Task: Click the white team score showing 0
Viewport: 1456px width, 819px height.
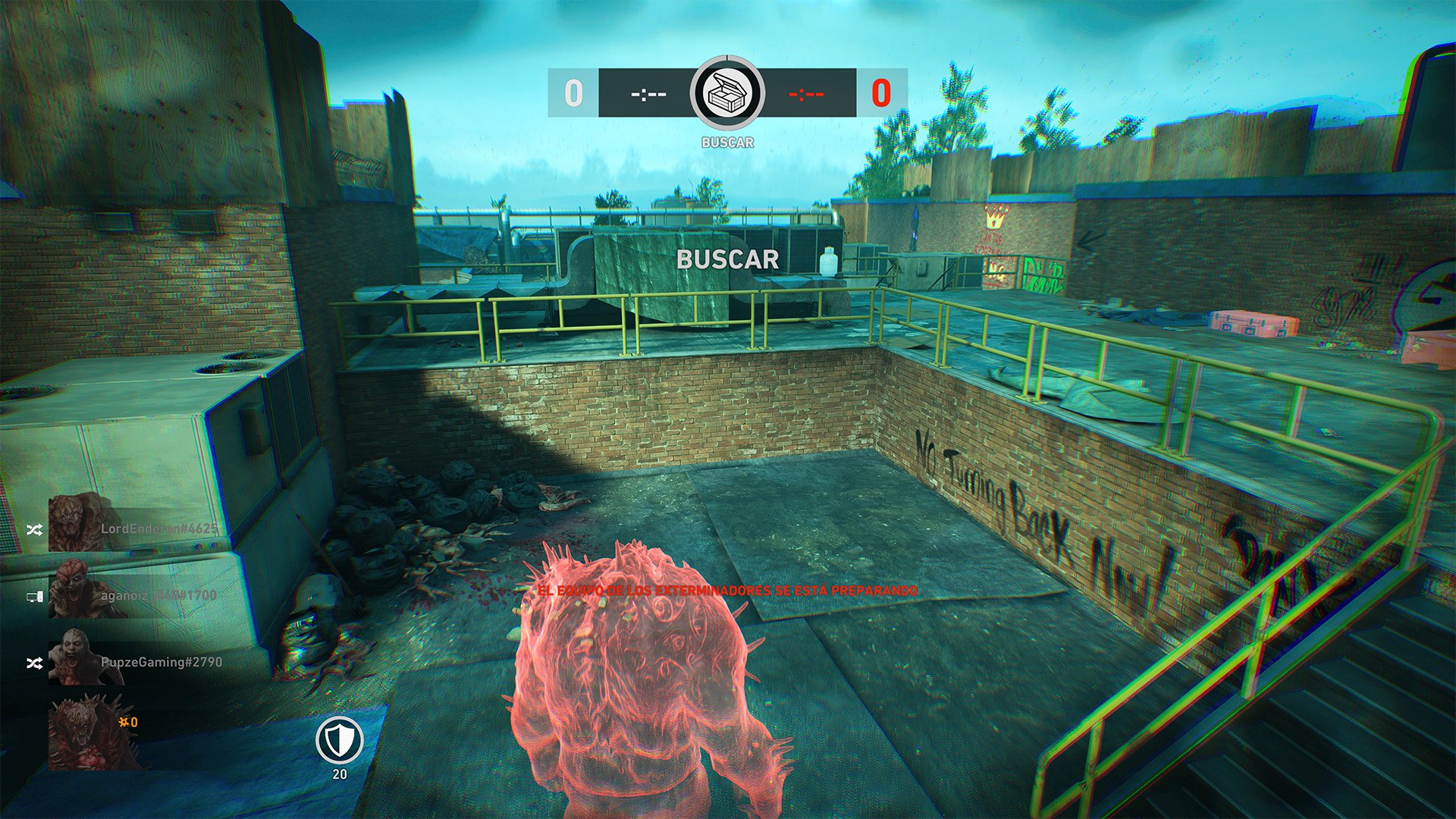Action: click(574, 93)
